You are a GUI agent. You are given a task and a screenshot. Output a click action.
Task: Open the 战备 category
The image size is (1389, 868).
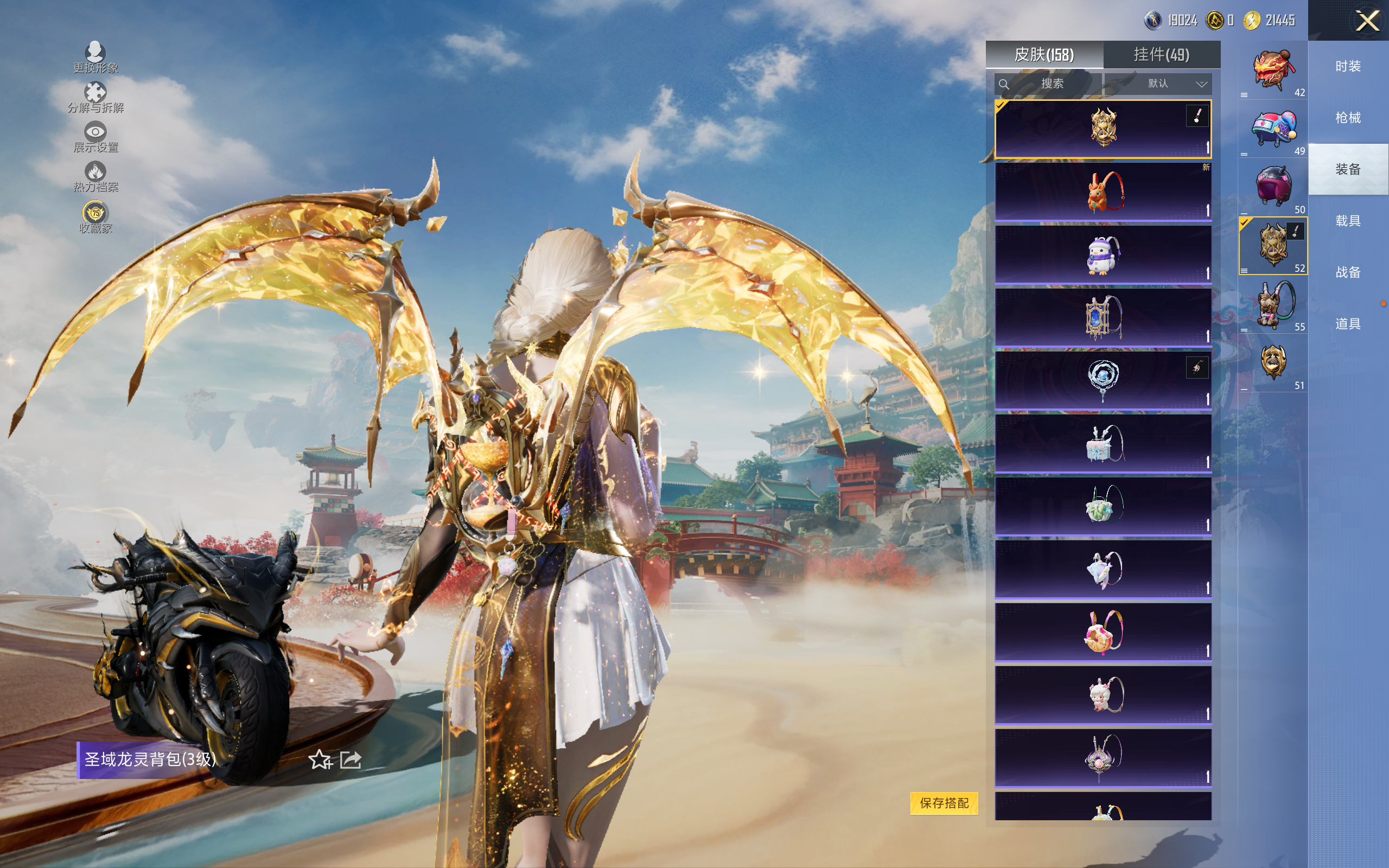pyautogui.click(x=1348, y=272)
